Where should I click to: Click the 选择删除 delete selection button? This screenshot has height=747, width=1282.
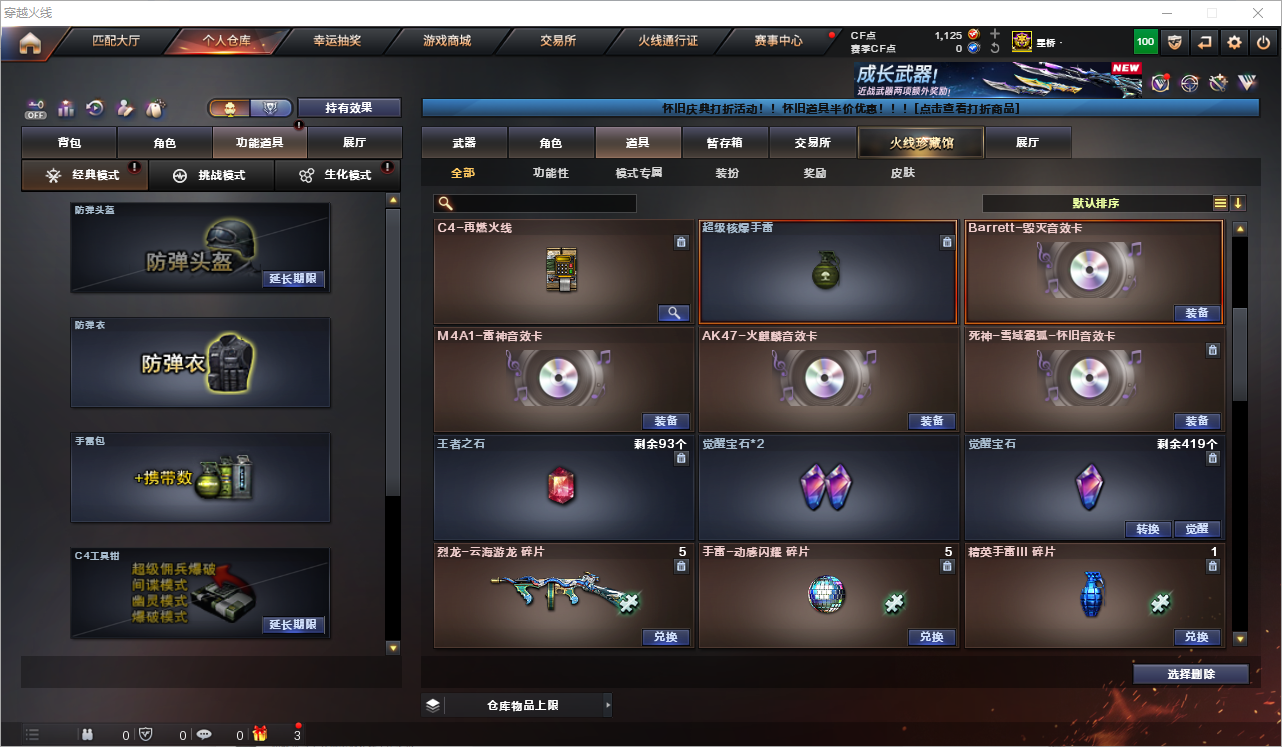tap(1191, 674)
